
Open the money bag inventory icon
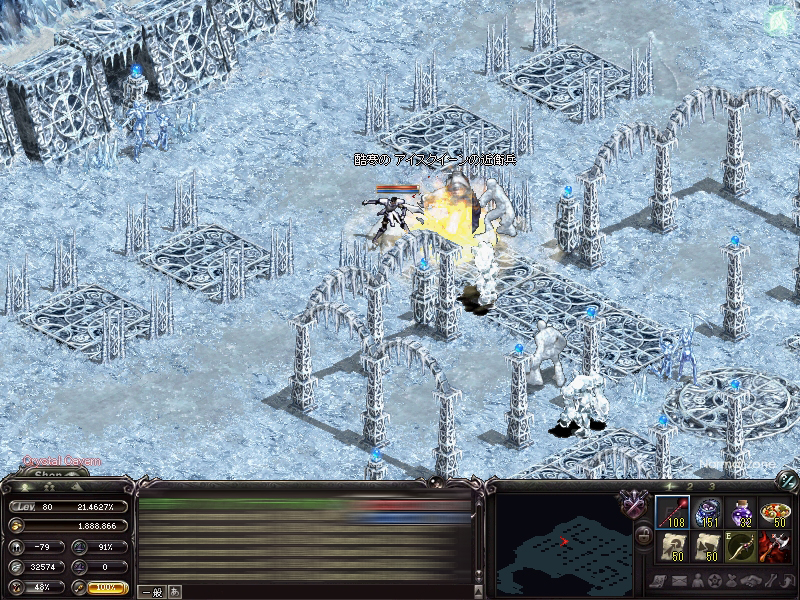(733, 581)
